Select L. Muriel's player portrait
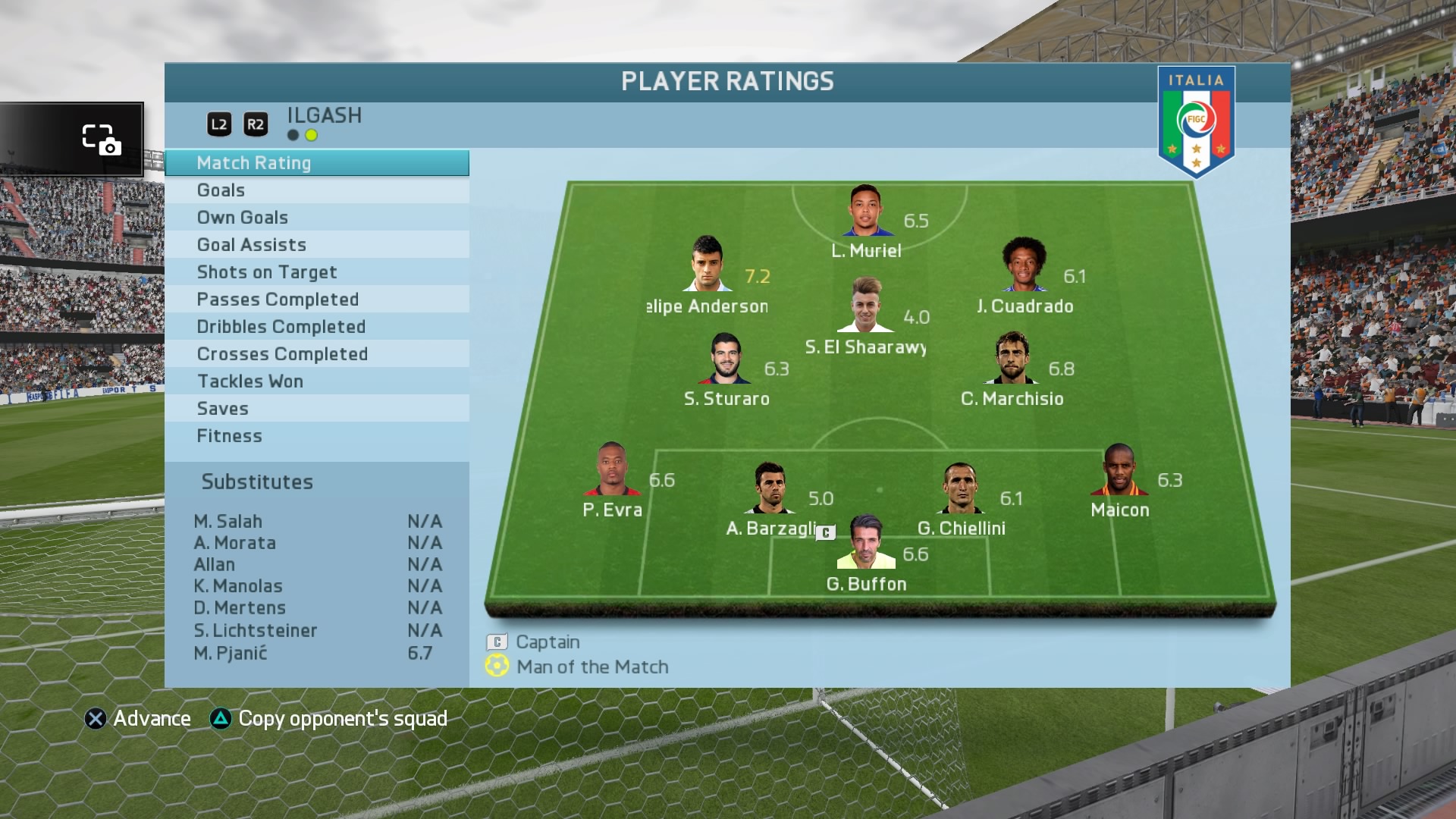1456x819 pixels. click(x=864, y=210)
